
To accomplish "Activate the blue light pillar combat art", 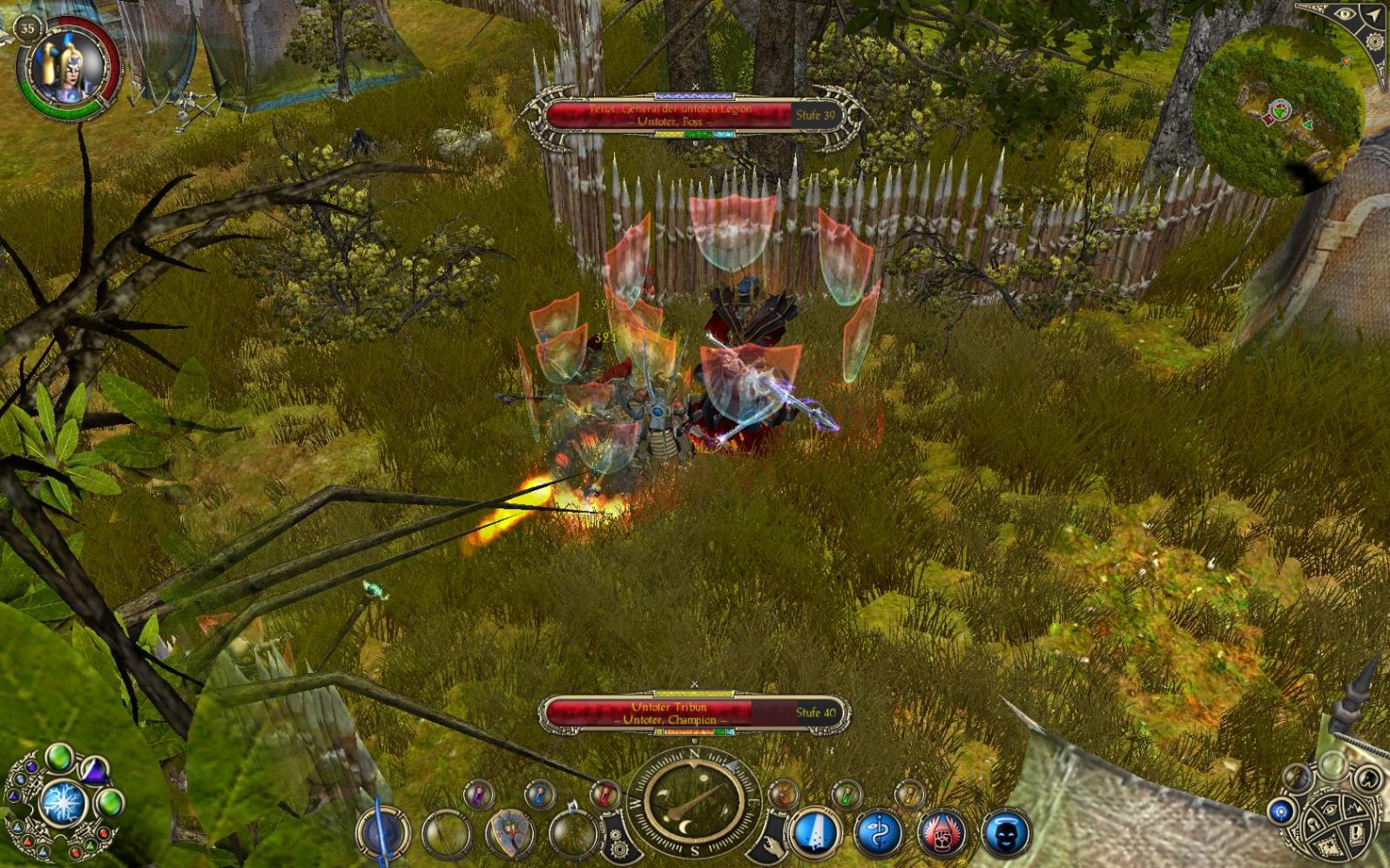I will pyautogui.click(x=815, y=833).
